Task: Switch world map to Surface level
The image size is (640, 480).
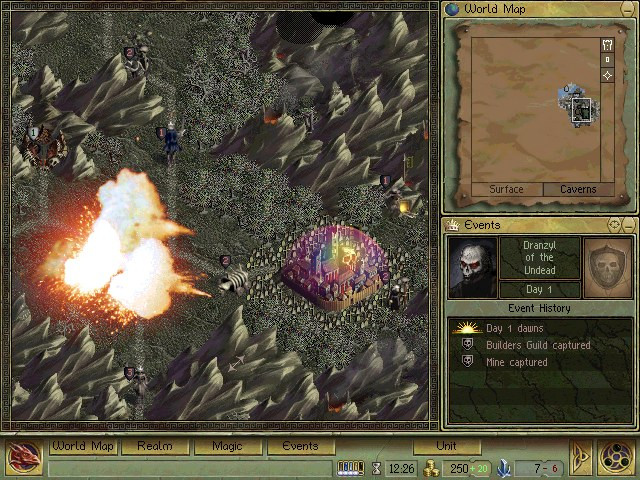Action: click(506, 189)
